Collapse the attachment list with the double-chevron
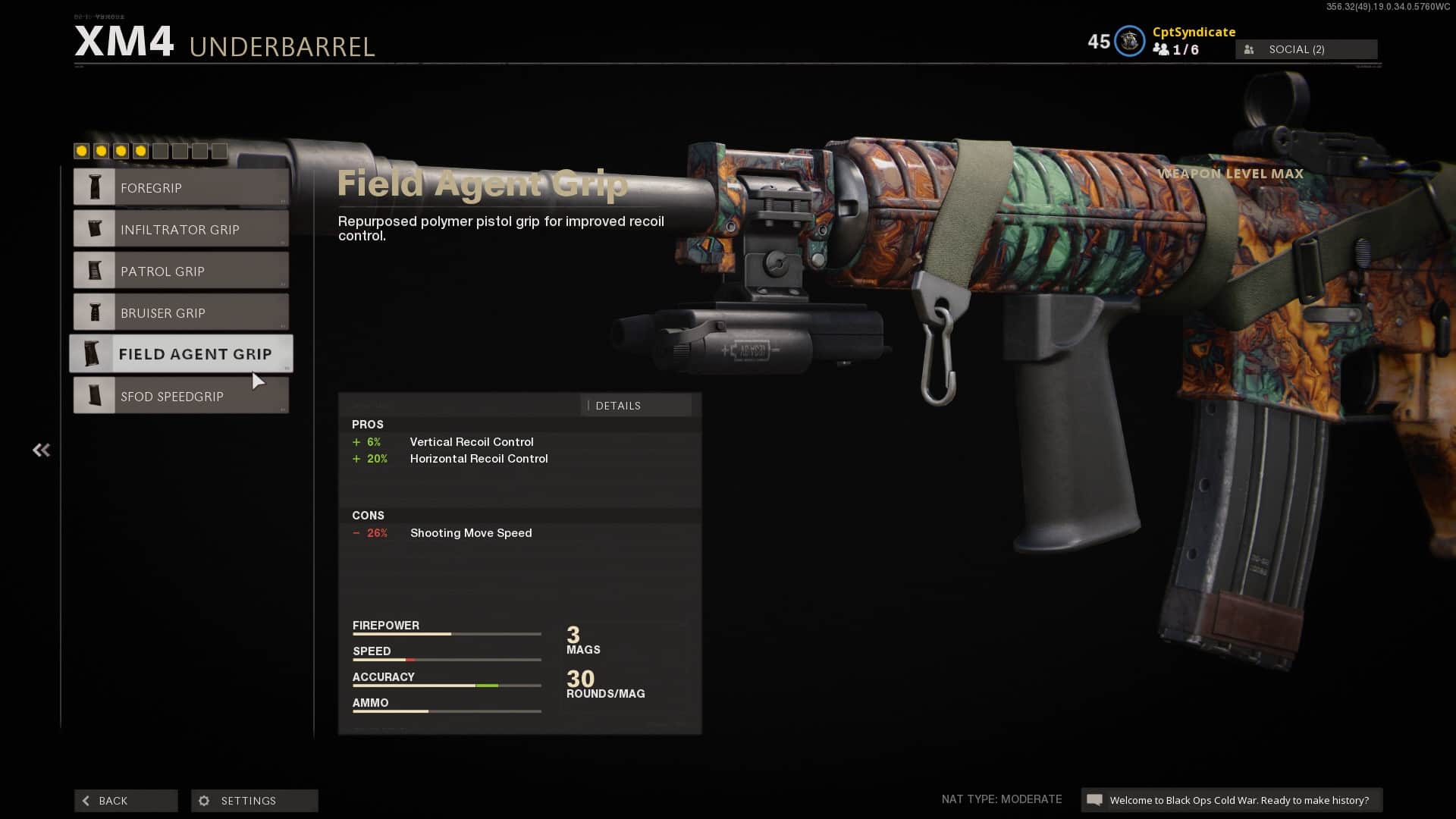The image size is (1456, 819). tap(41, 450)
